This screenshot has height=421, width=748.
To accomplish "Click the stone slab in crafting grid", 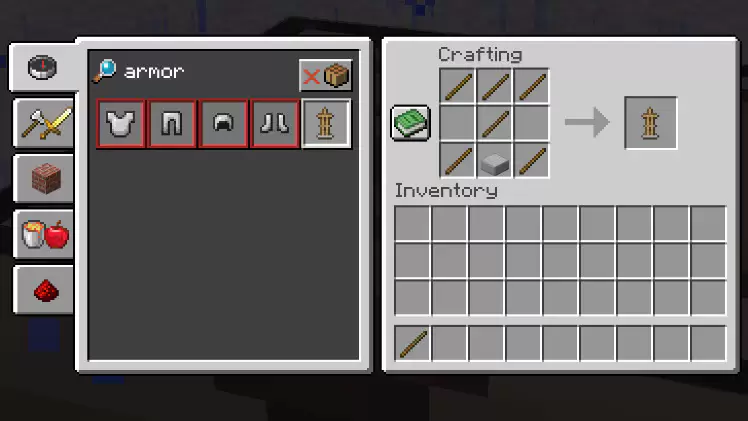I will tap(494, 160).
